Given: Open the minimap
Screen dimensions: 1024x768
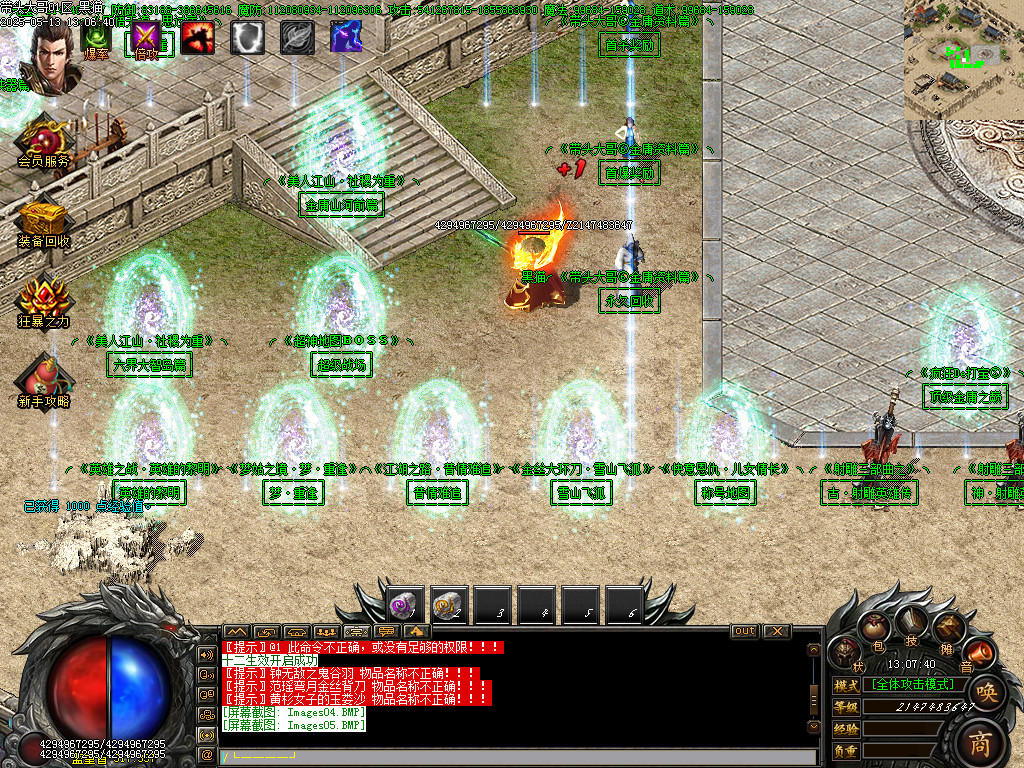Looking at the screenshot, I should pos(963,60).
